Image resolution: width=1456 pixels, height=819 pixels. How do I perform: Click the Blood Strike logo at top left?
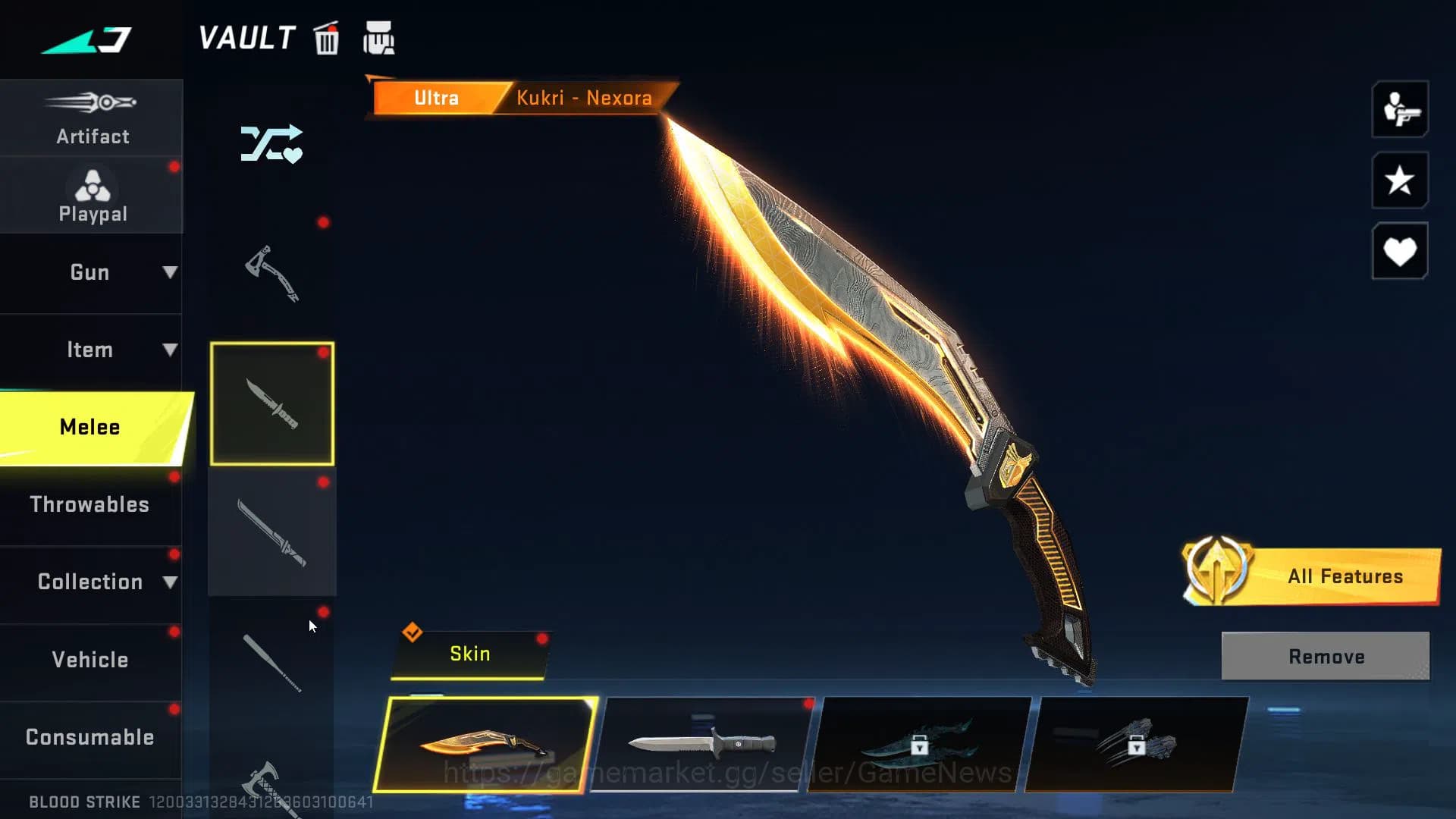[x=86, y=40]
